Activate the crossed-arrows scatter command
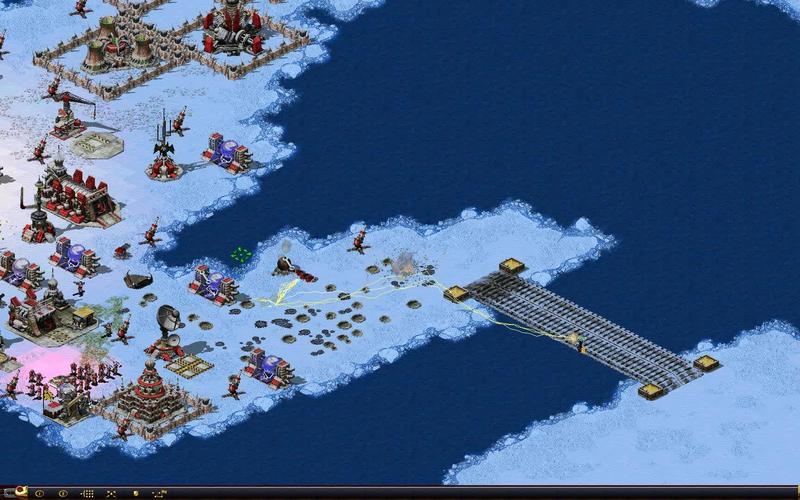Viewport: 800px width, 500px height. click(x=110, y=493)
